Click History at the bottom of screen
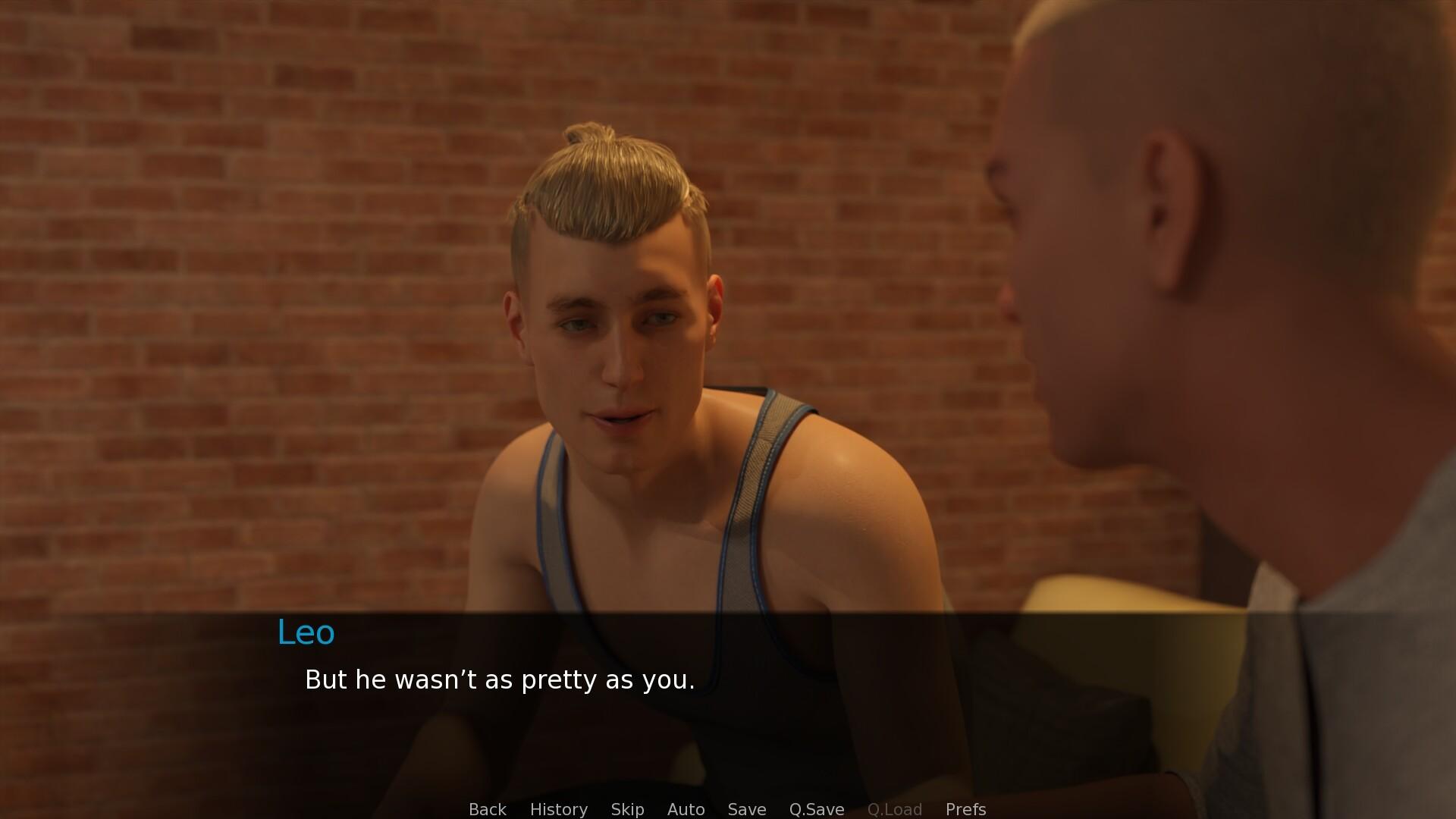Screen dimensions: 1456x819 click(558, 809)
